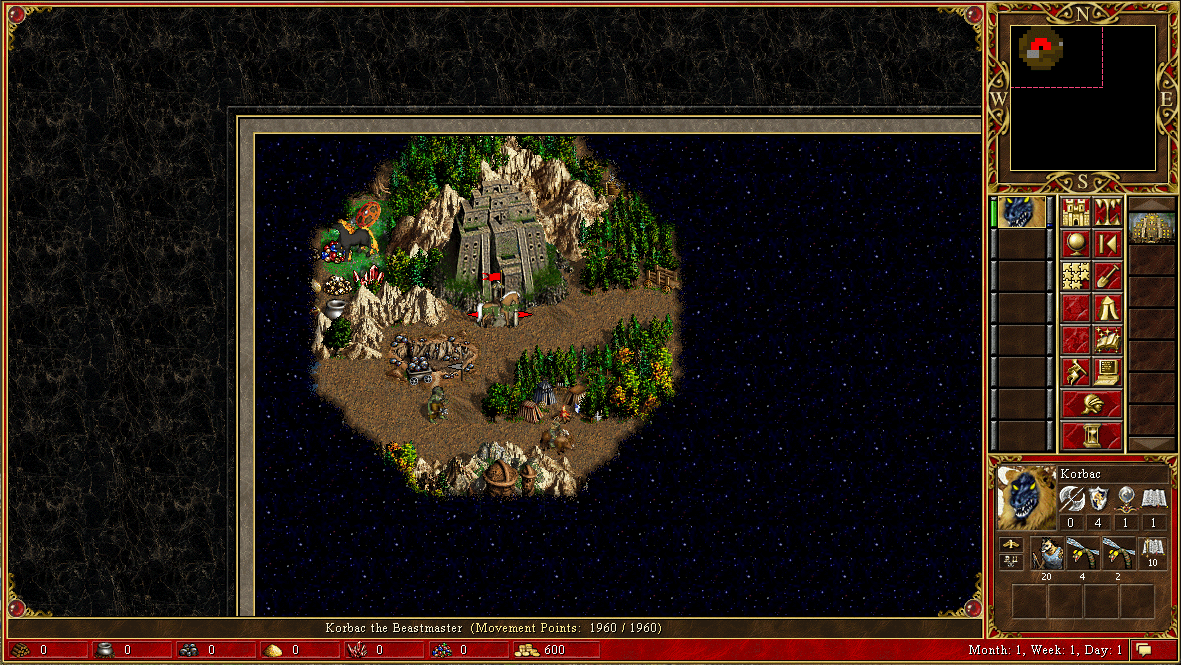Viewport: 1181px width, 665px height.
Task: End the turn with hourglass button
Action: [1091, 436]
